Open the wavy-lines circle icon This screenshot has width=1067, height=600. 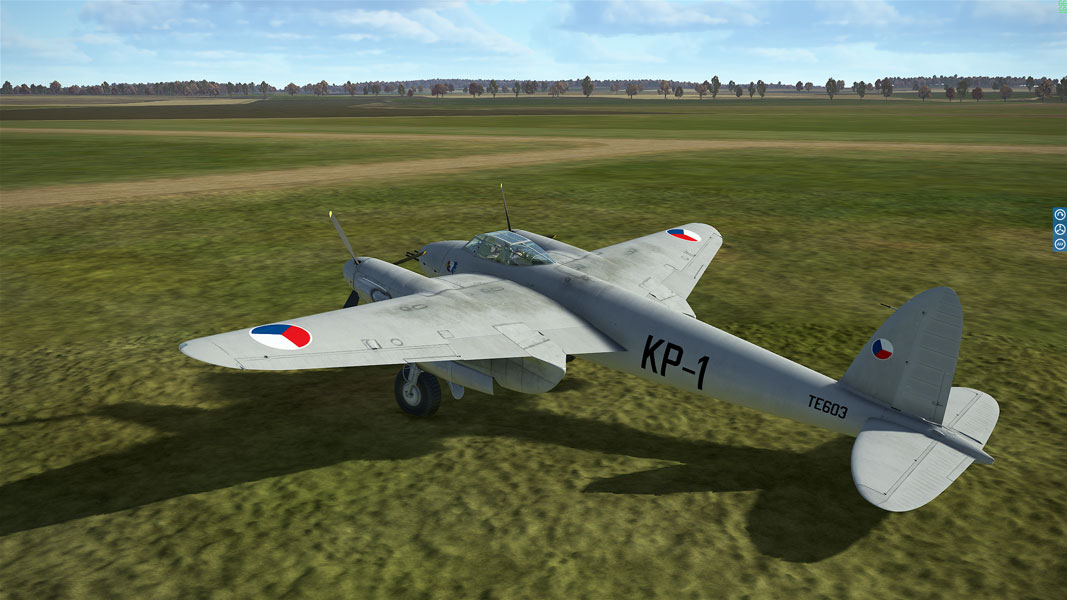(x=1059, y=244)
